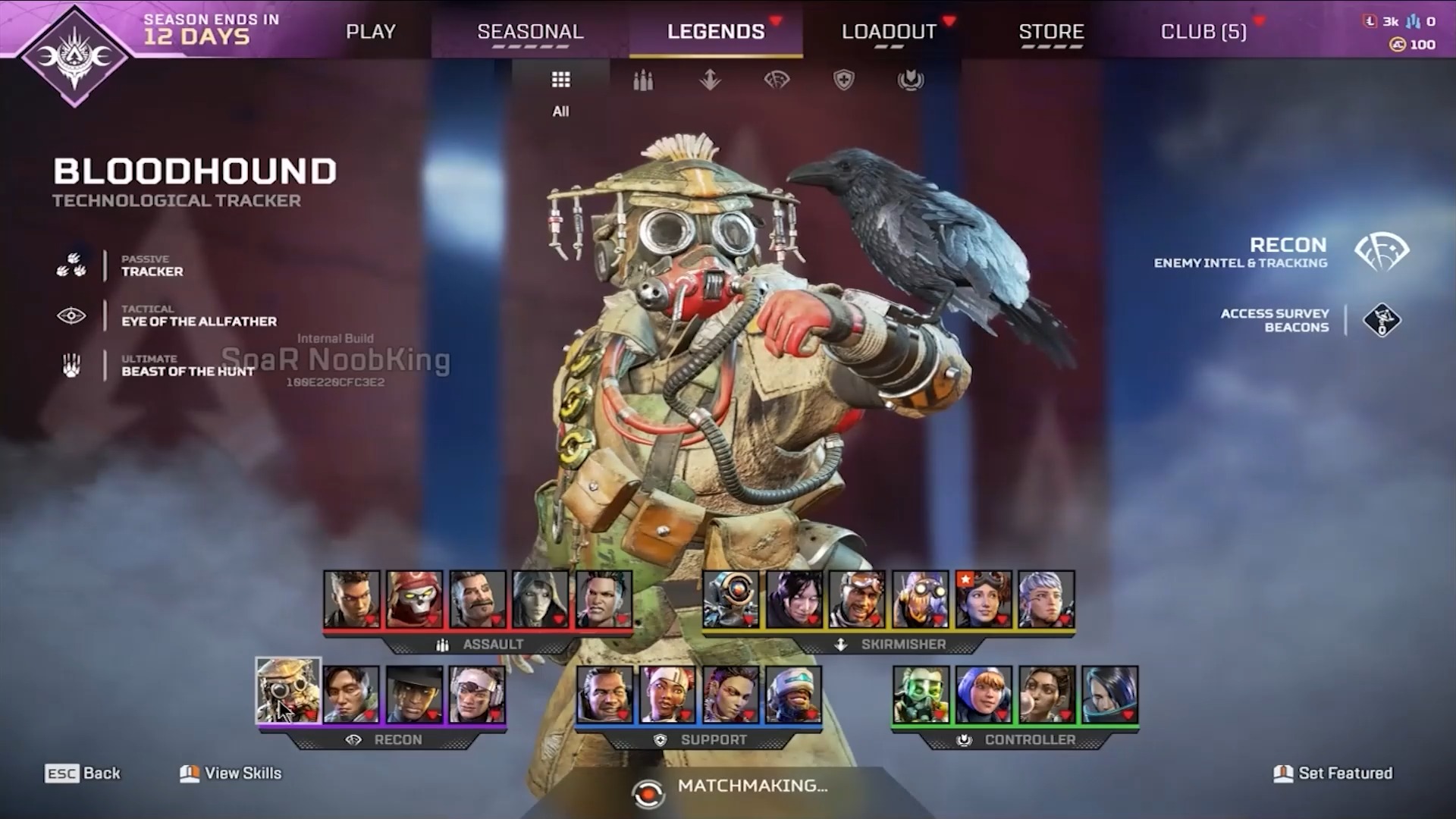Select the All legends grid filter
Viewport: 1456px width, 819px height.
click(x=560, y=80)
